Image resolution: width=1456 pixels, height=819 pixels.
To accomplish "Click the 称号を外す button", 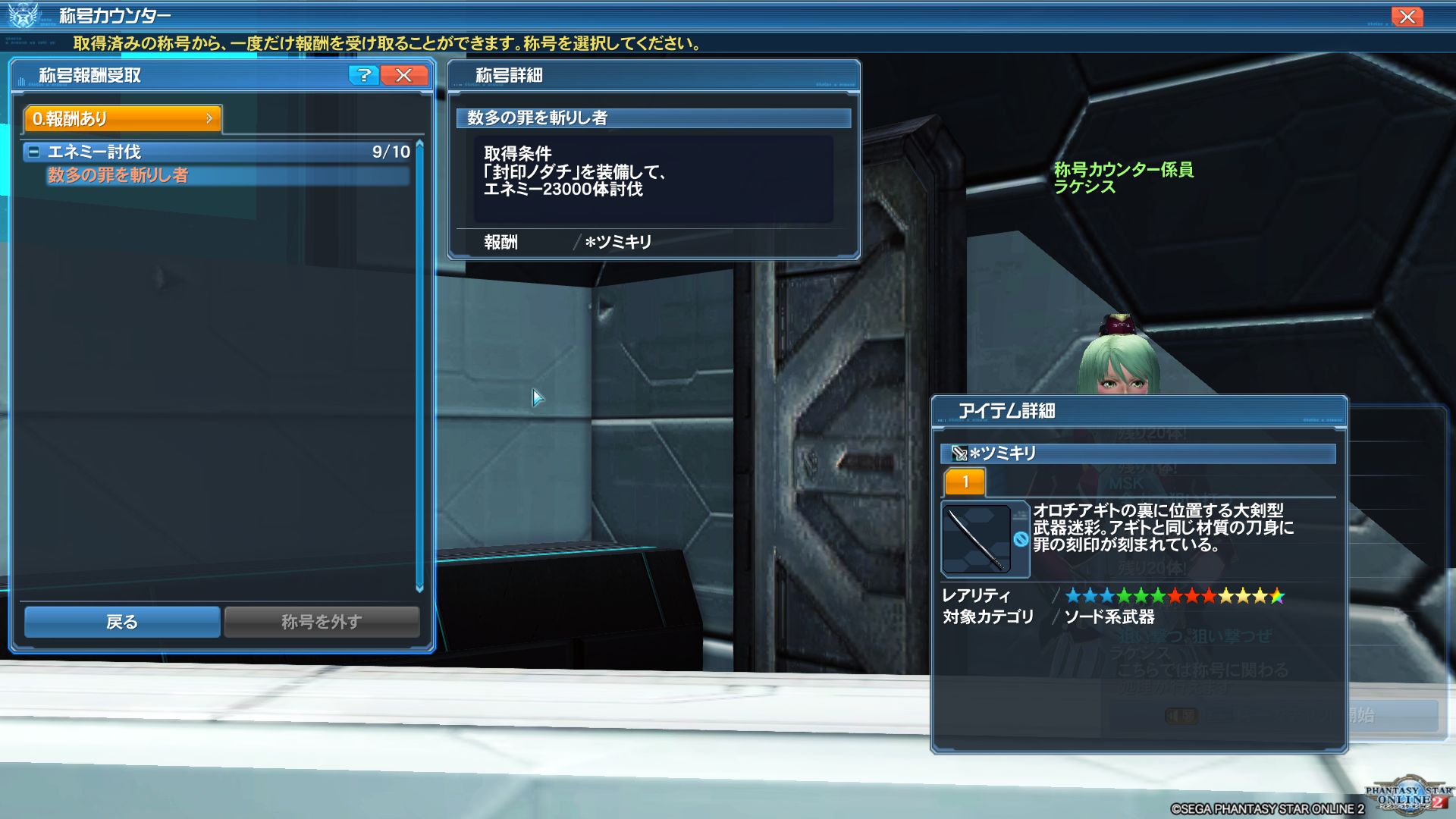I will pos(322,622).
